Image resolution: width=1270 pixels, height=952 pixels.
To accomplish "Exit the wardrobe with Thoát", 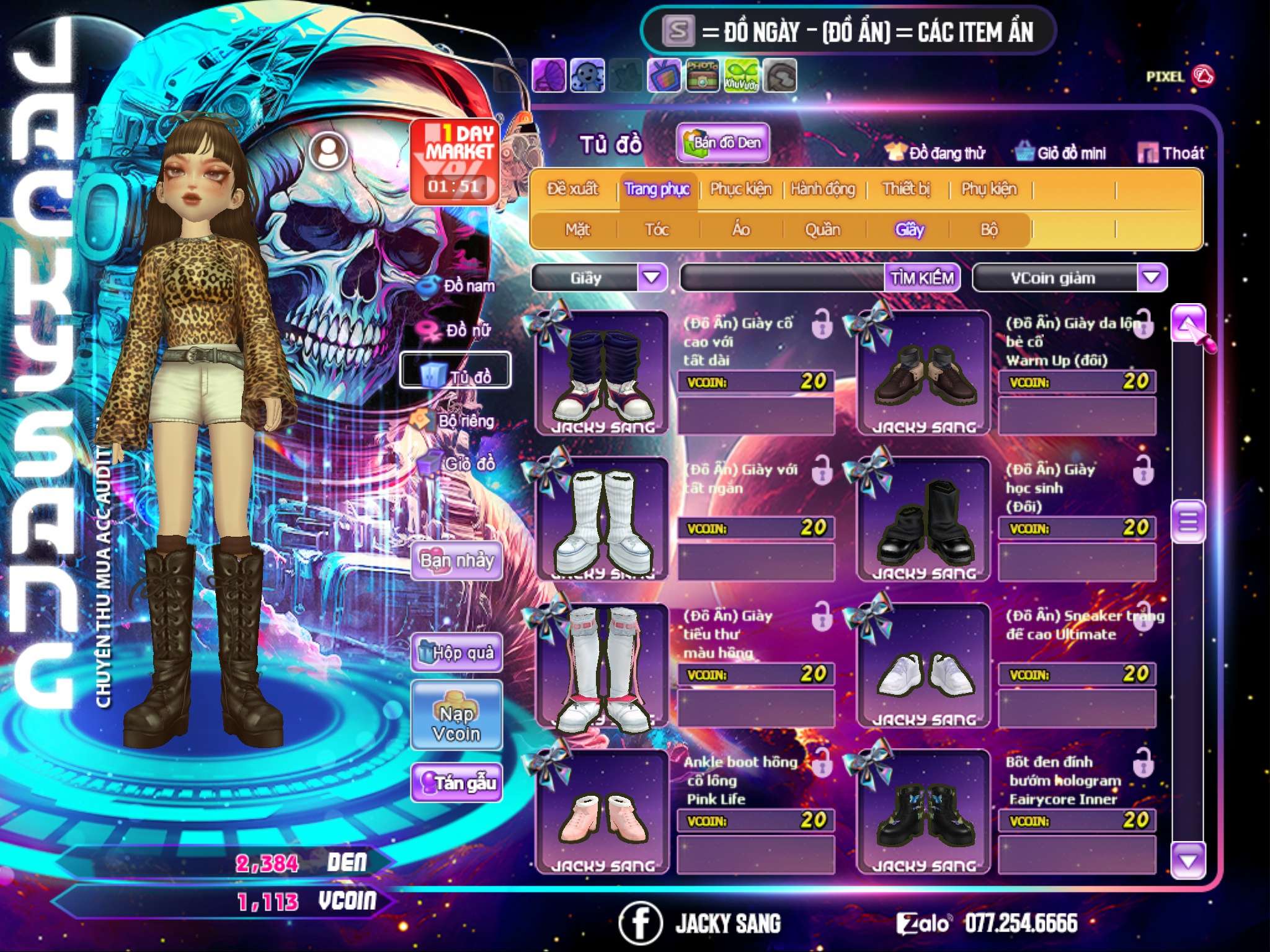I will click(1171, 153).
